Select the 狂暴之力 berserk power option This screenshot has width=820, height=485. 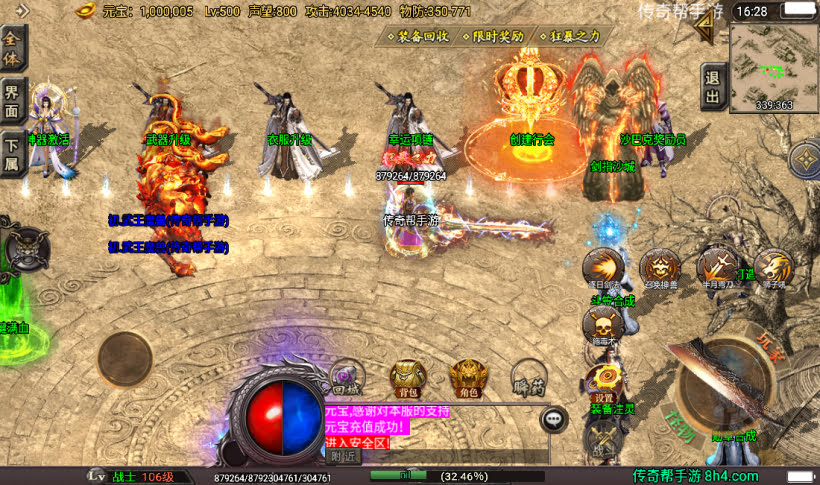(x=571, y=36)
